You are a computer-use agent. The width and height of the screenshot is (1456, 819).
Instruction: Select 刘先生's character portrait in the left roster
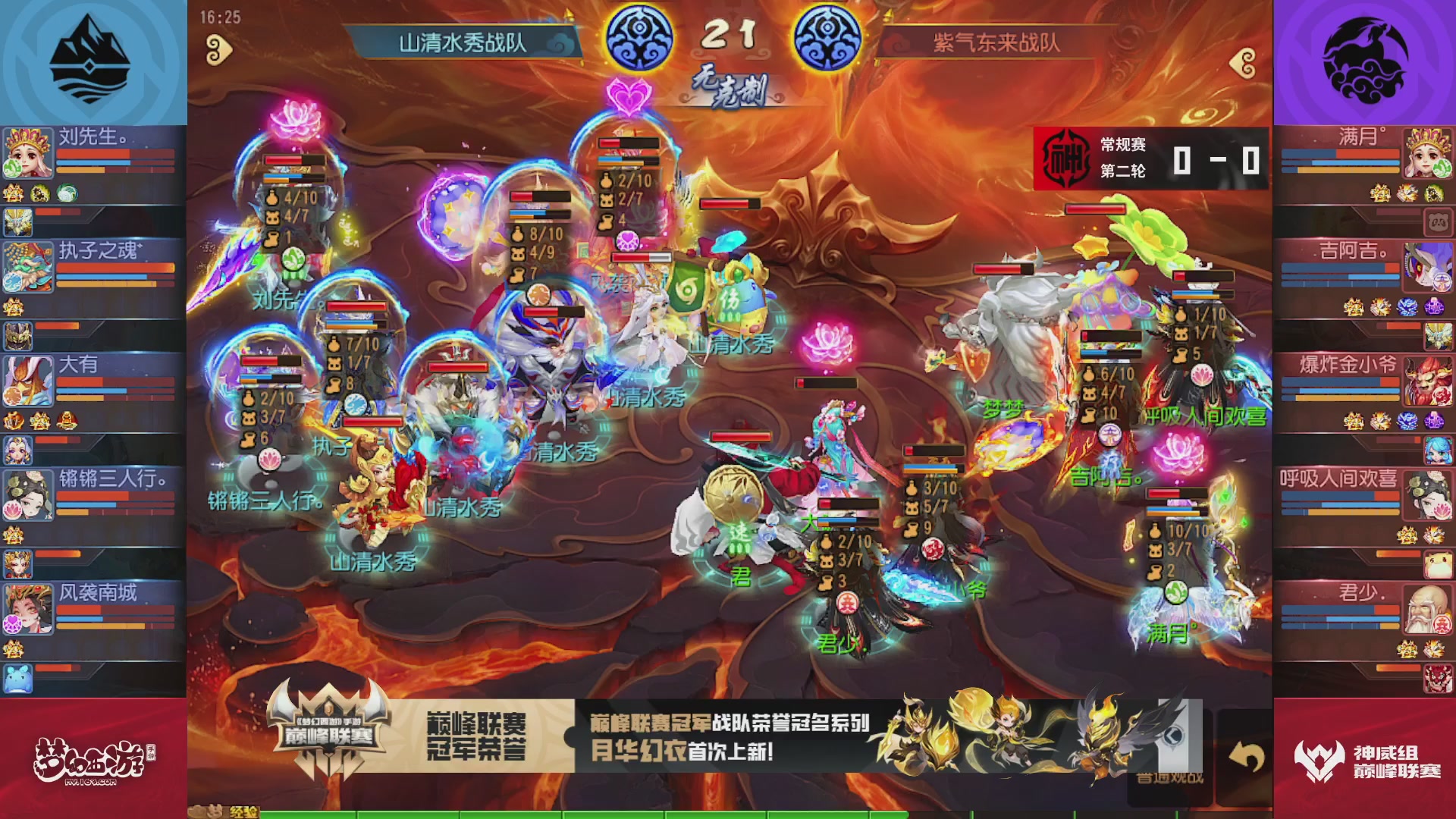click(28, 152)
